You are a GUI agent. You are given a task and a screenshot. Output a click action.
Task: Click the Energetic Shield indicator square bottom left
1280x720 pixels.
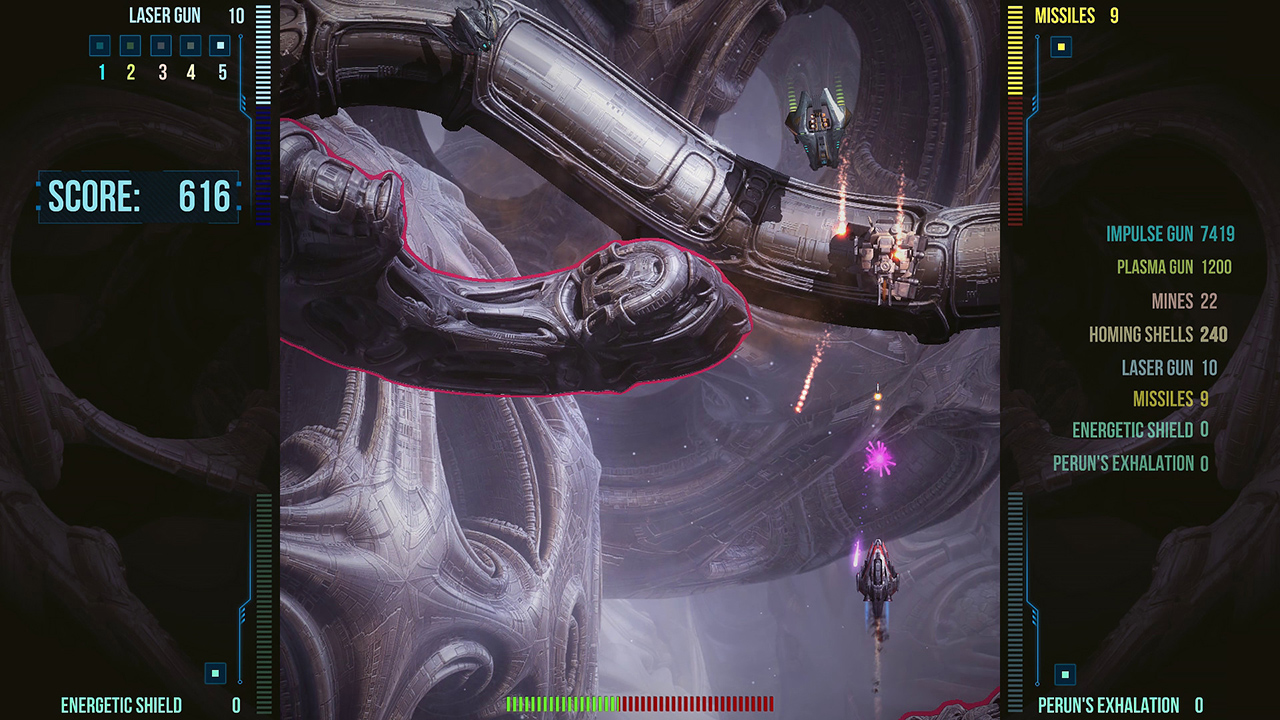pos(213,673)
